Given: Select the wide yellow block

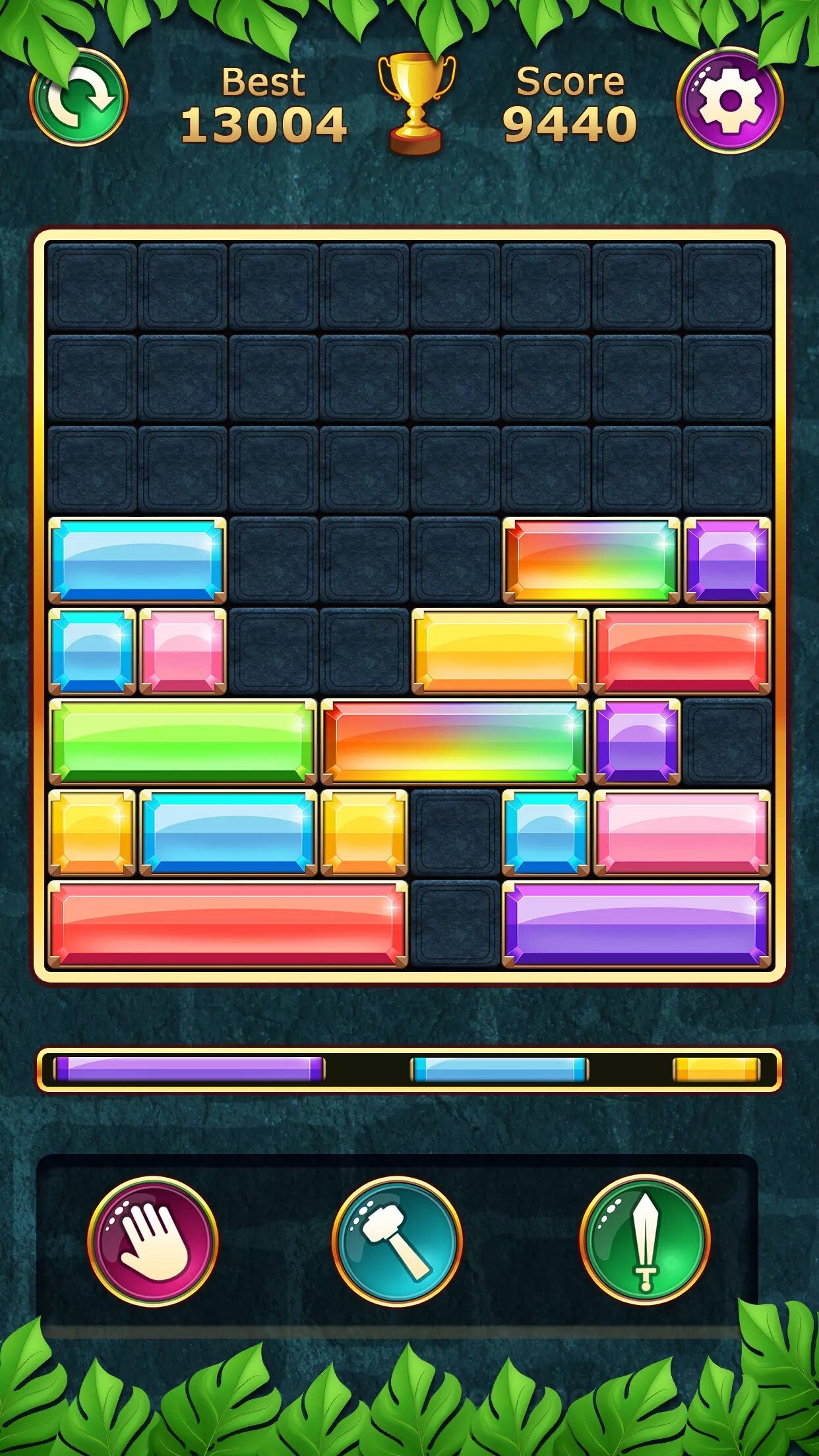Looking at the screenshot, I should [501, 651].
